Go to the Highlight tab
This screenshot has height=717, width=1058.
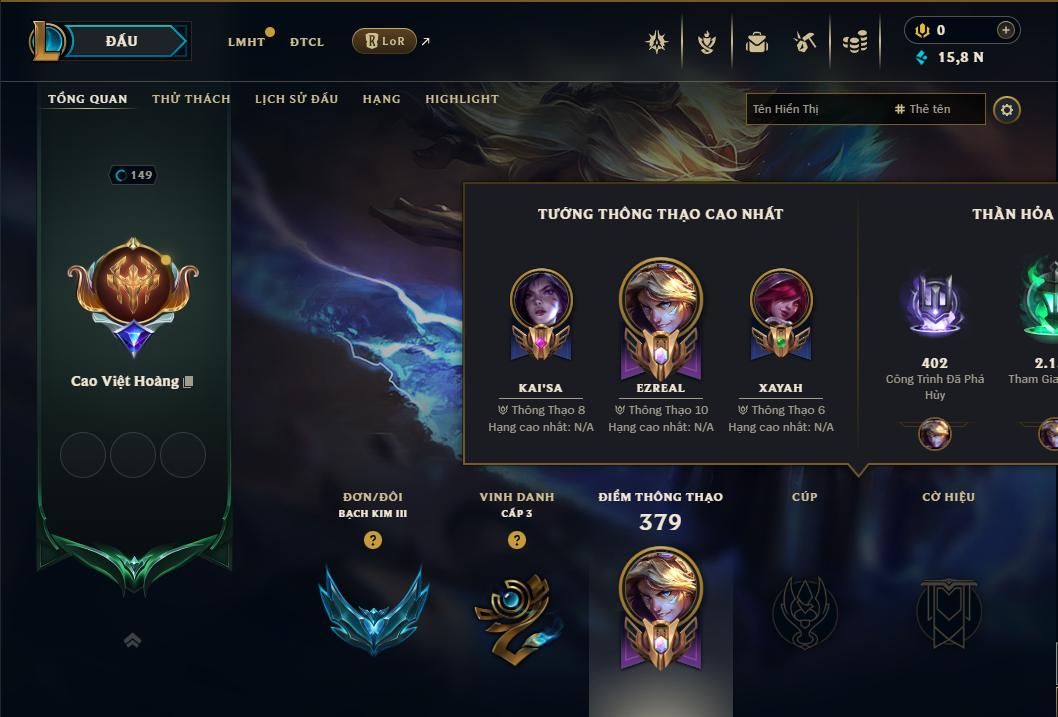click(x=461, y=99)
